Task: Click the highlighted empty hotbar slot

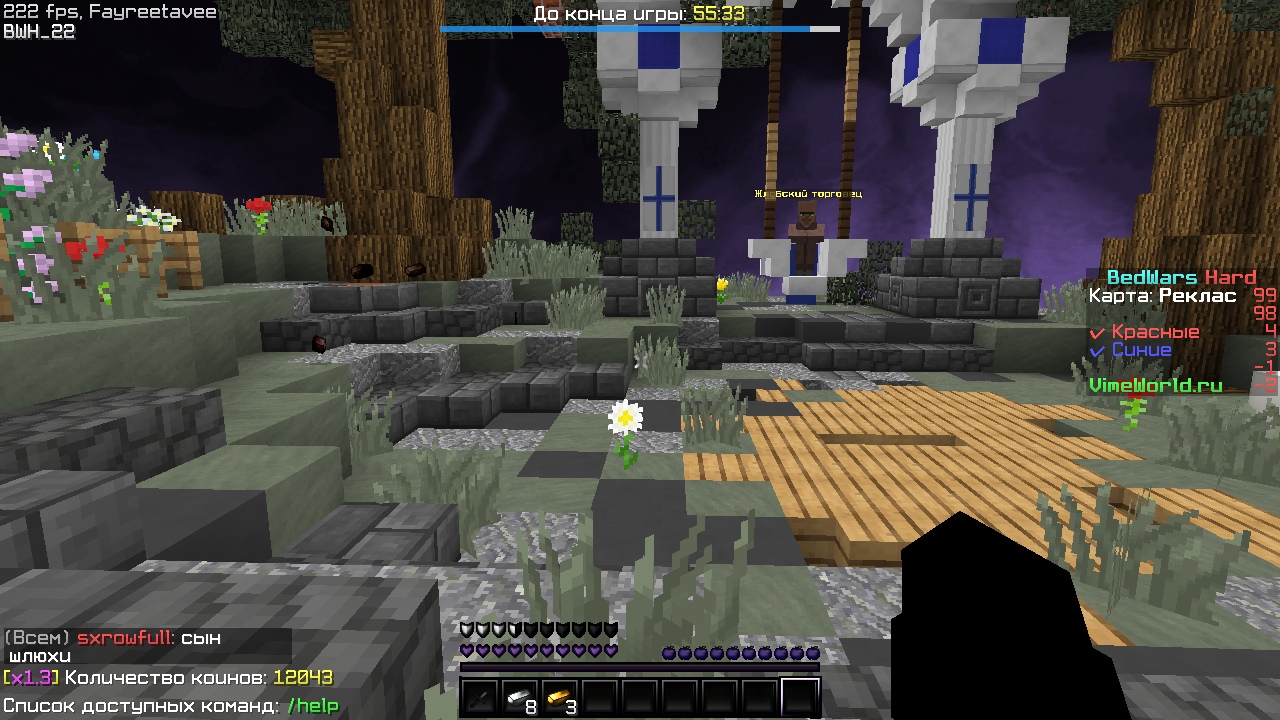Action: [x=800, y=698]
